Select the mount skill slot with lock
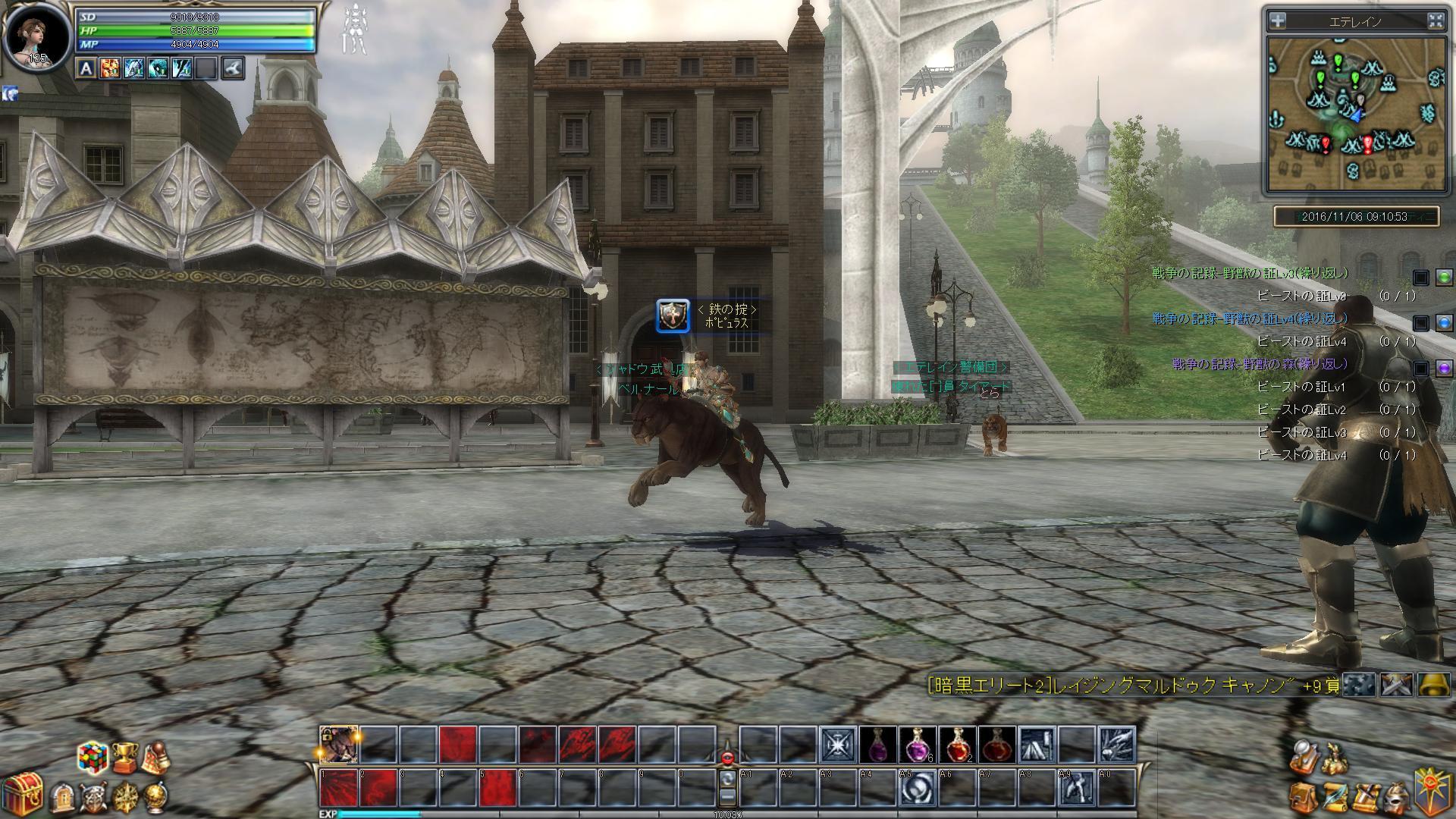Viewport: 1456px width, 819px height. [338, 743]
